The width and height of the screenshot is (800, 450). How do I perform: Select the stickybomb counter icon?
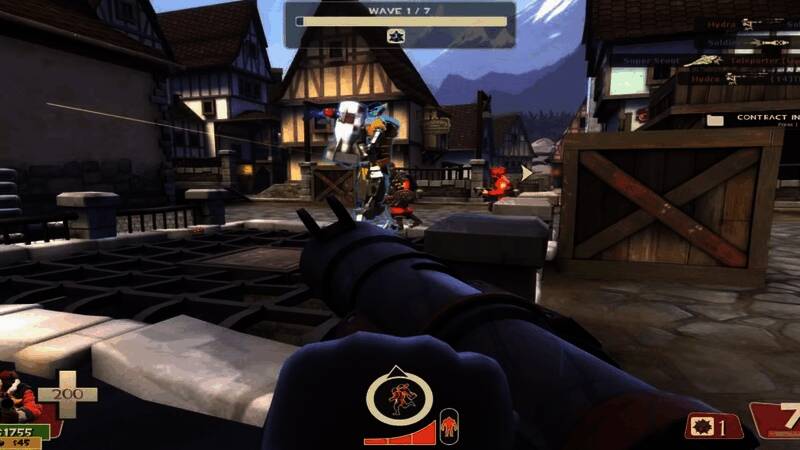click(700, 427)
